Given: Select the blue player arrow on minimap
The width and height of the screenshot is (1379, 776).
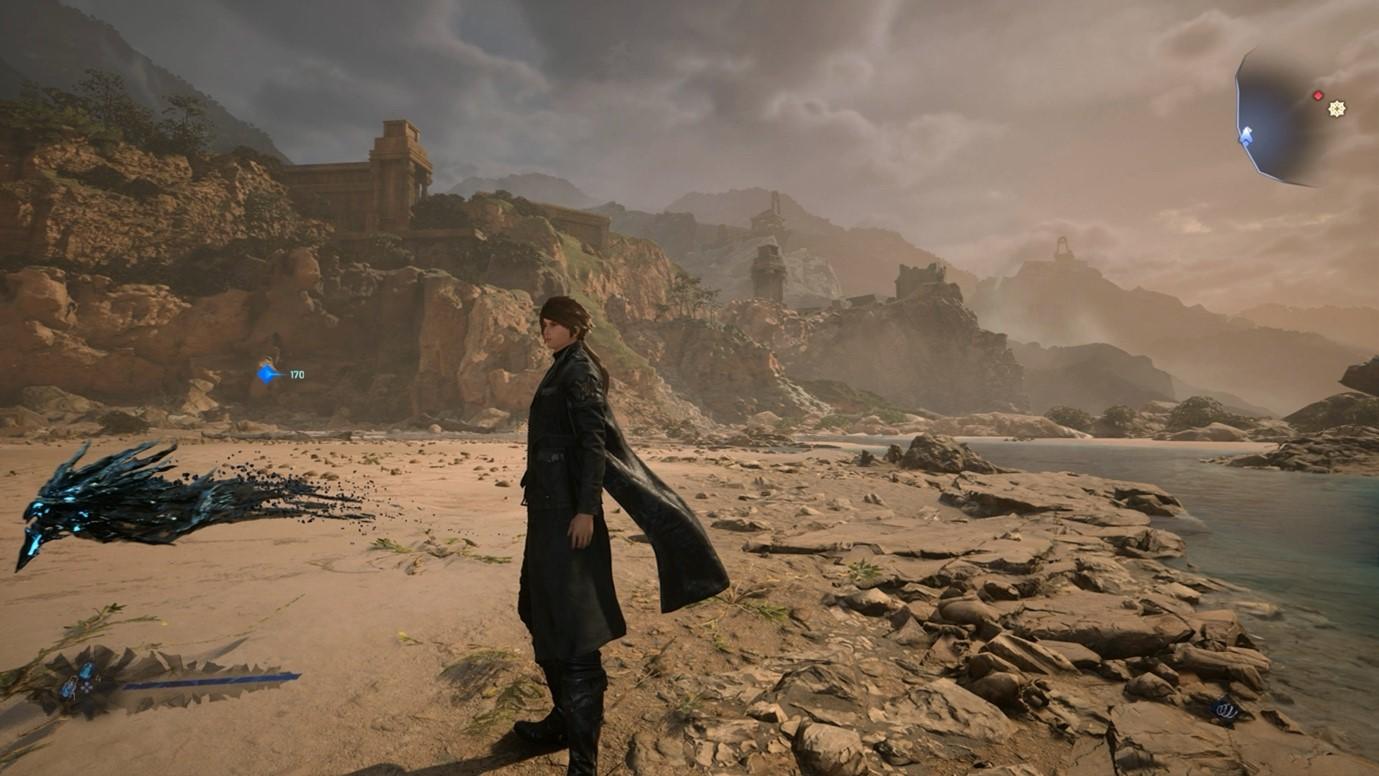Looking at the screenshot, I should click(1246, 136).
